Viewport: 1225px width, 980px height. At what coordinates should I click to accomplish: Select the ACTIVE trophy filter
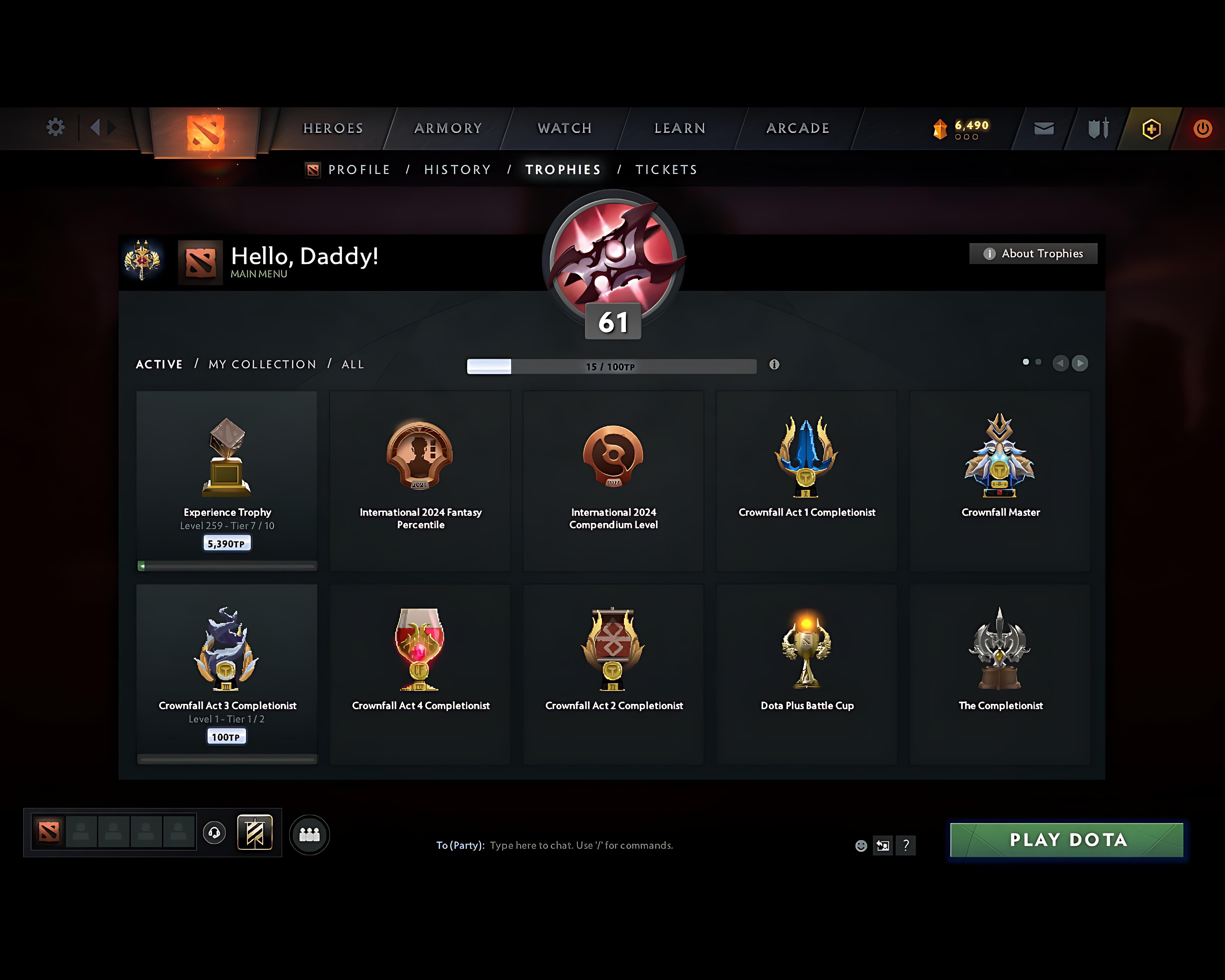pyautogui.click(x=159, y=364)
